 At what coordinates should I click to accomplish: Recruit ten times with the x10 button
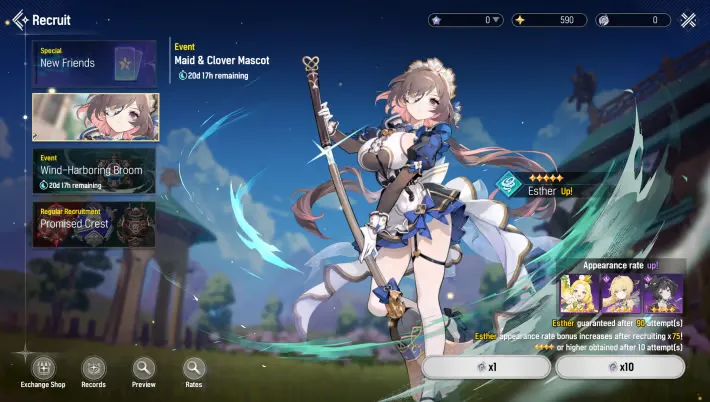tap(620, 367)
